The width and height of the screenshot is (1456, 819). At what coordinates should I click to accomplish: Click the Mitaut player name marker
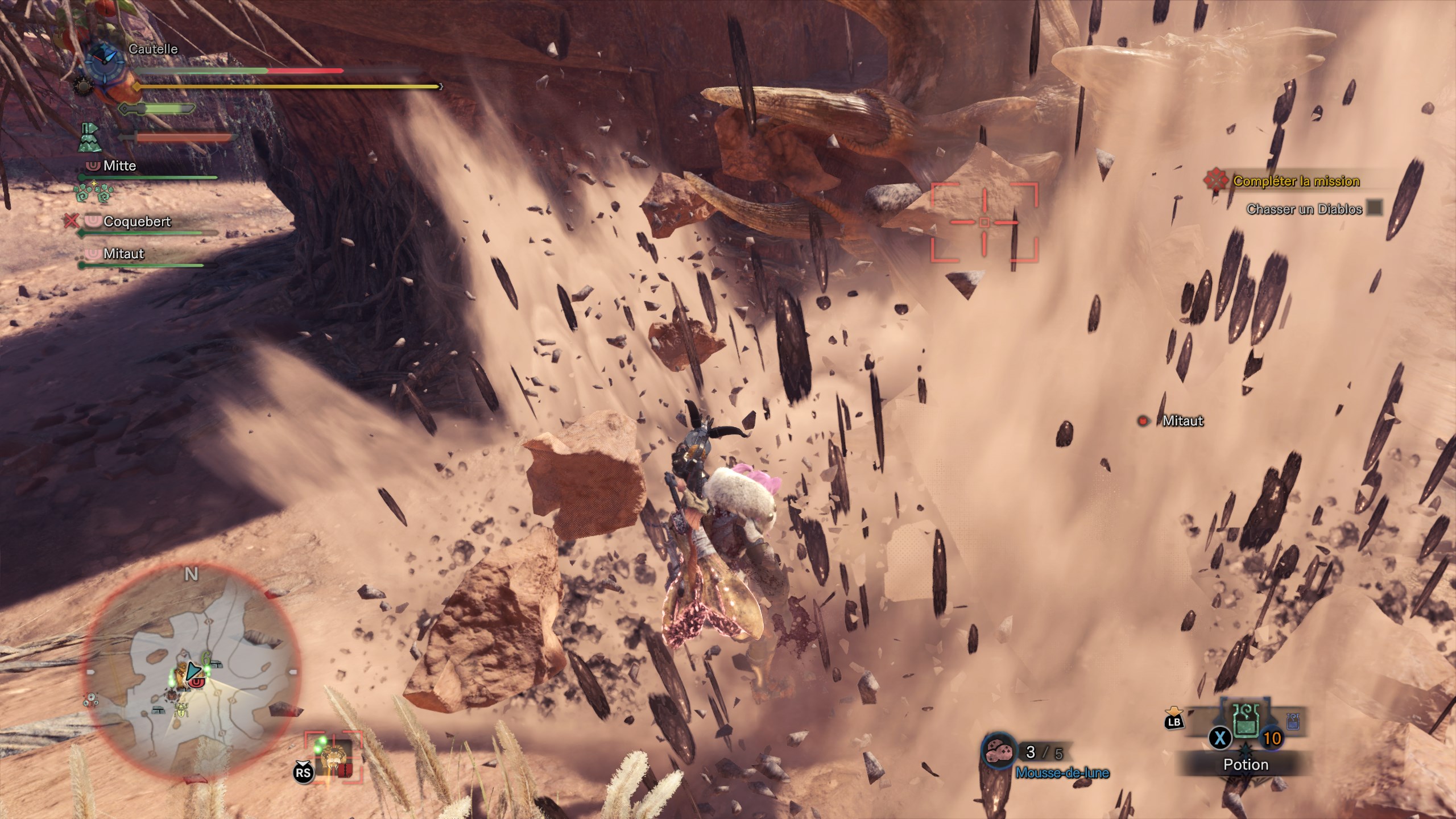coord(1182,421)
